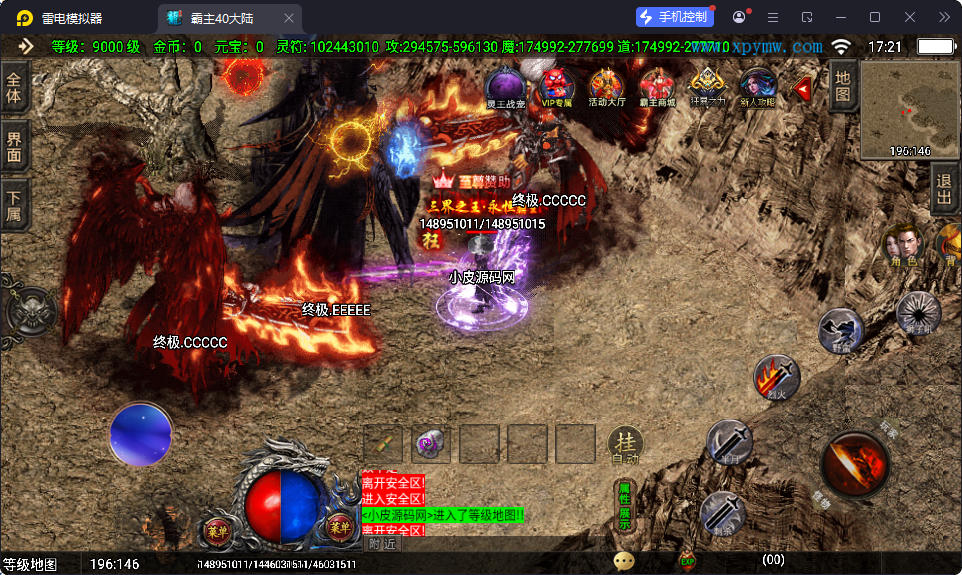
Task: Use the 野蛮 charge skill
Action: coord(840,331)
